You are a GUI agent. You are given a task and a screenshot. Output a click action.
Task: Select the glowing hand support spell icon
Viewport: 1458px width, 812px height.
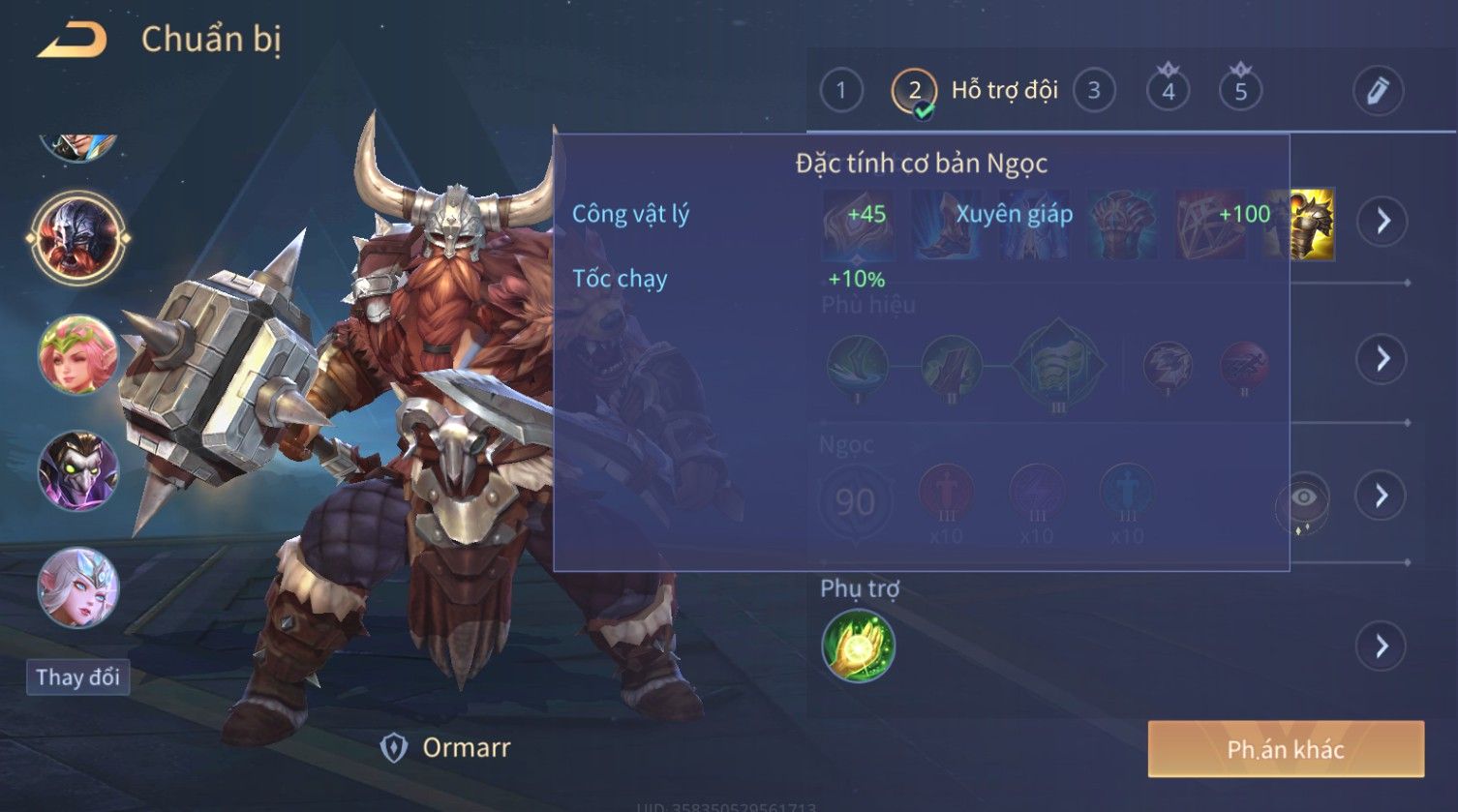click(858, 646)
